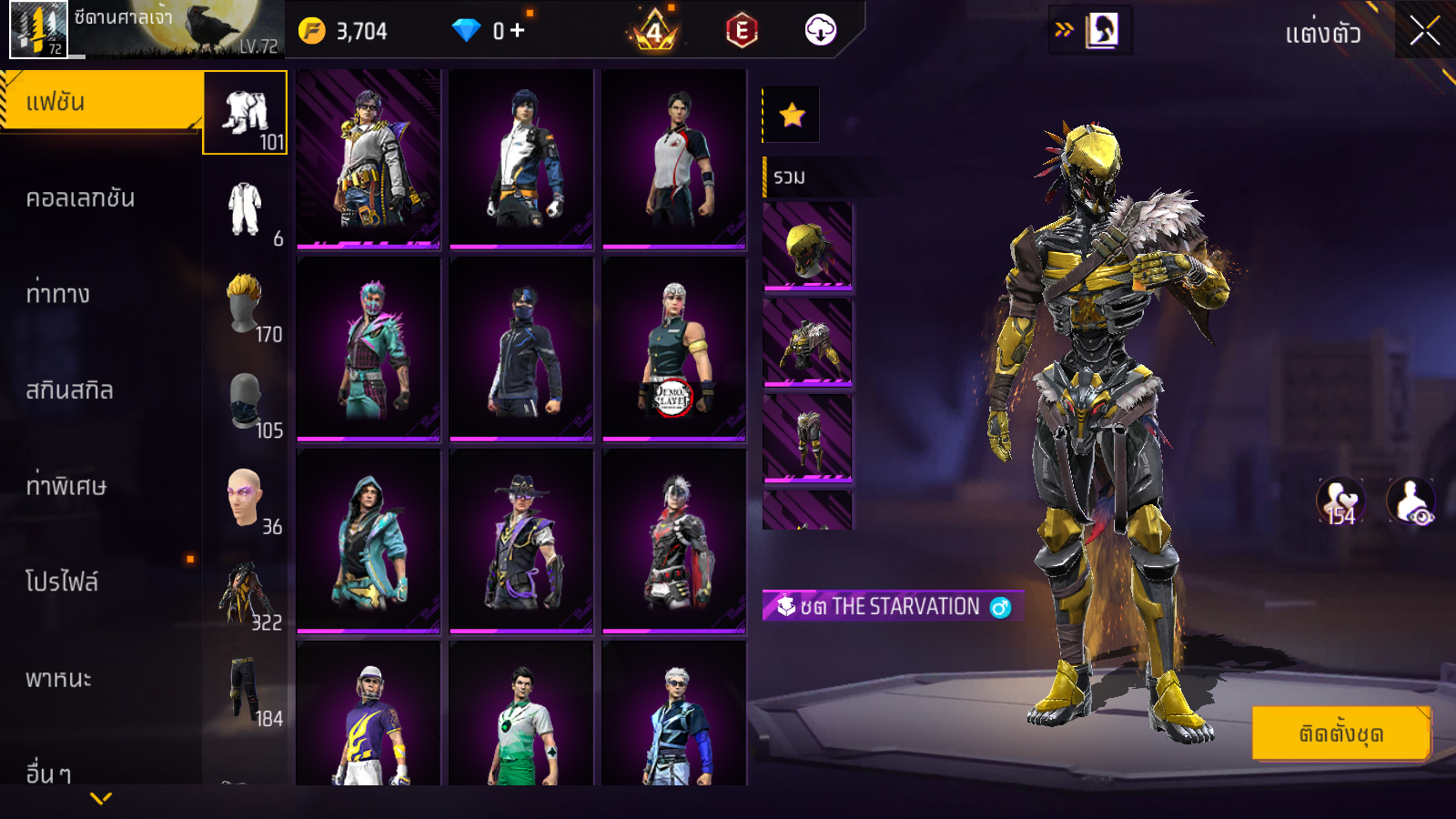Open the คอลเลกชัน category
Viewport: 1456px width, 819px height.
tap(80, 198)
